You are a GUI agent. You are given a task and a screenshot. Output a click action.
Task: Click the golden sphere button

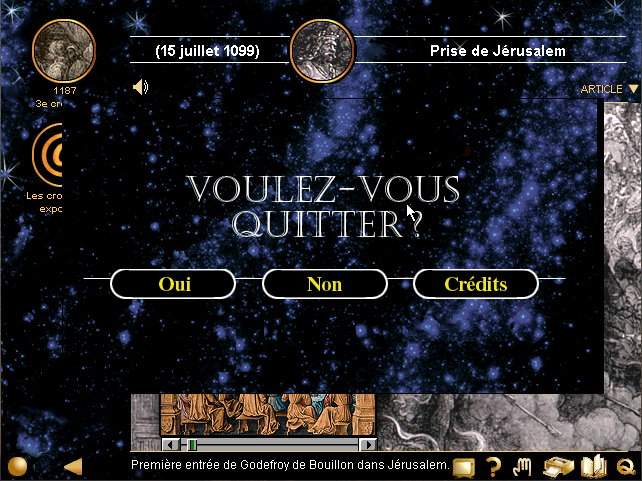tap(17, 466)
